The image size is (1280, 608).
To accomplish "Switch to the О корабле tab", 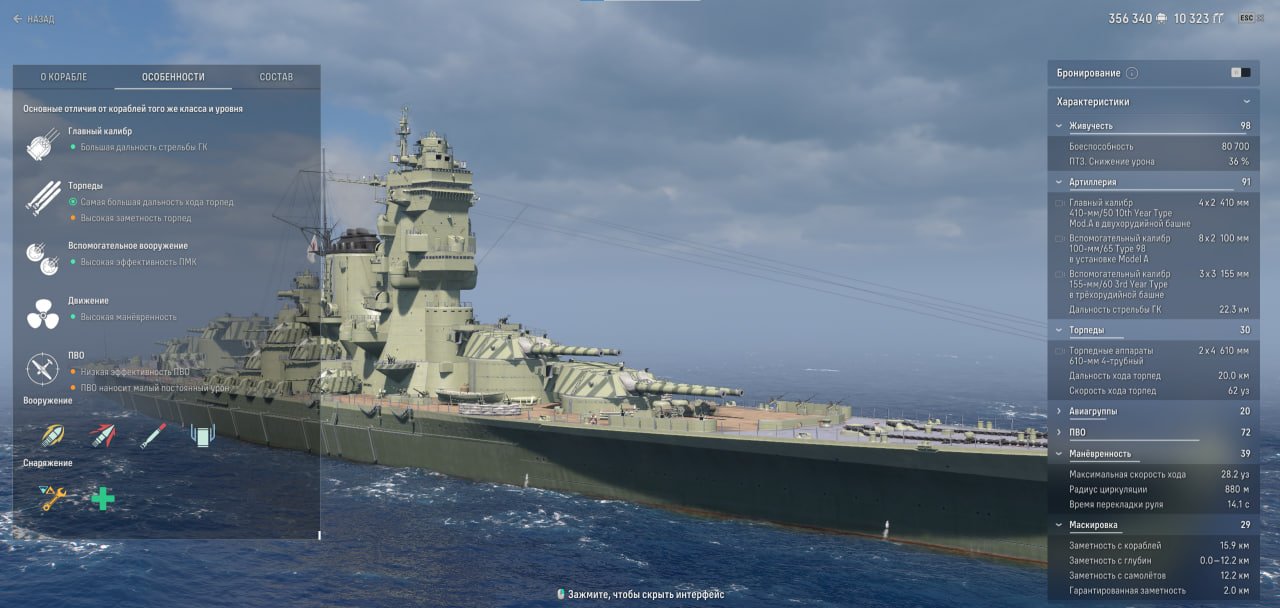I will click(64, 77).
